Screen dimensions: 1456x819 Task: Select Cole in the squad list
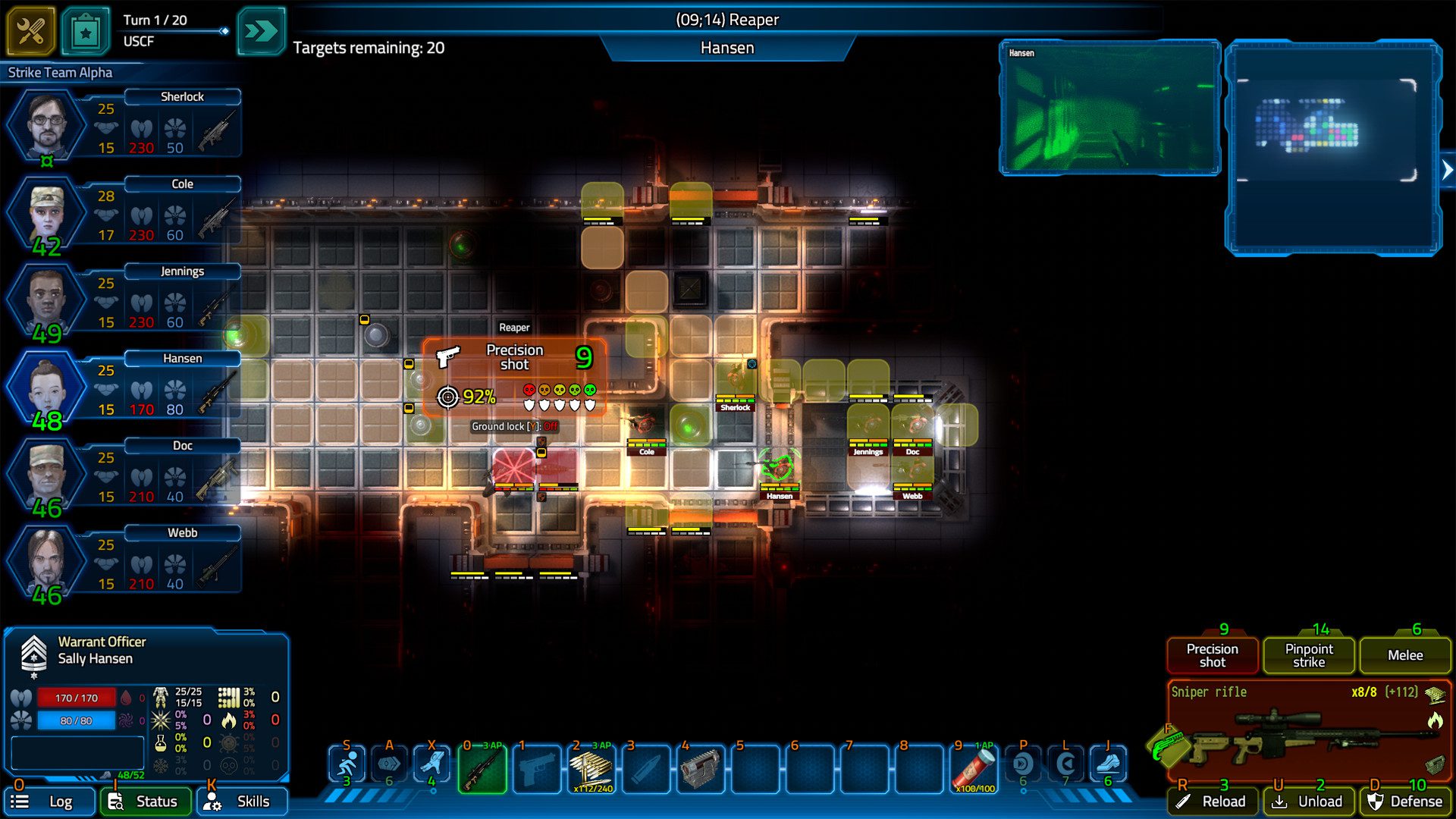47,212
